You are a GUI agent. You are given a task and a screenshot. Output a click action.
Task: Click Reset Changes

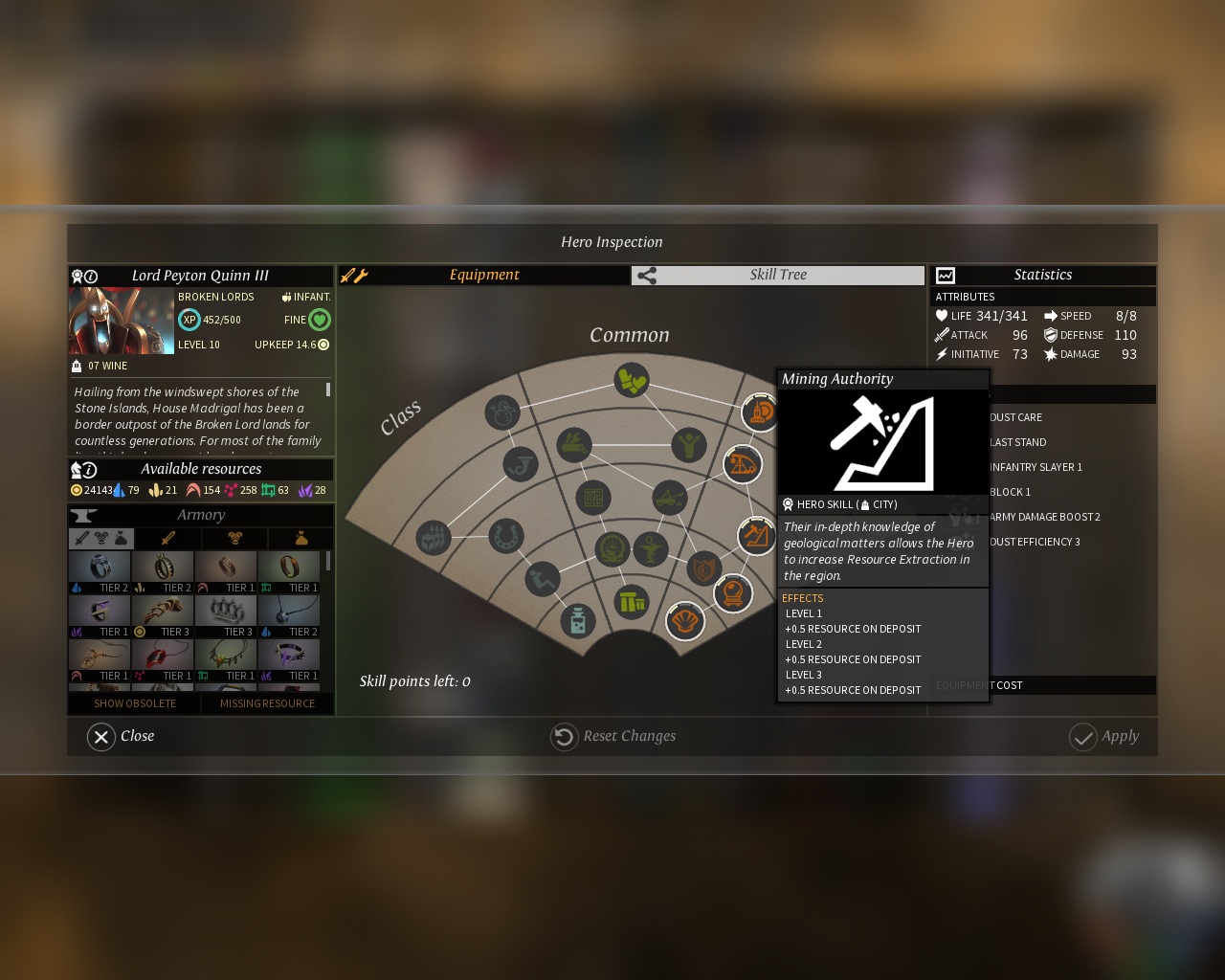pyautogui.click(x=612, y=736)
